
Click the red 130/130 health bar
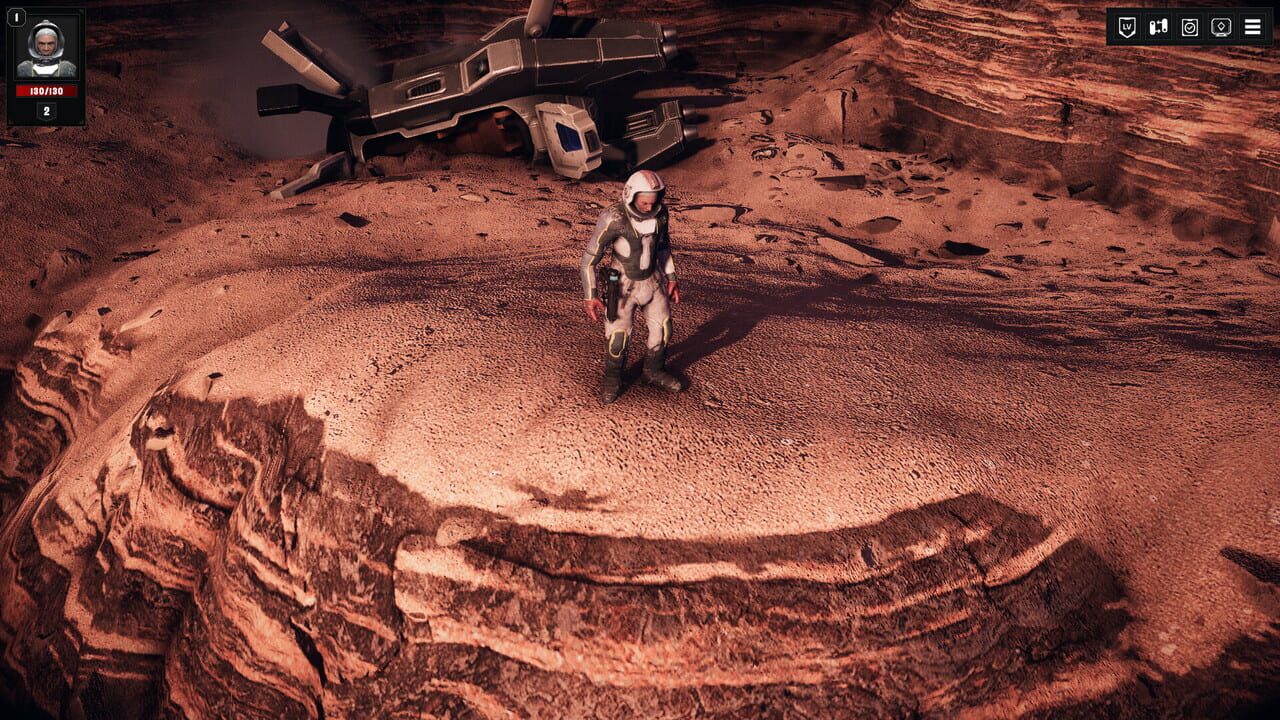46,91
